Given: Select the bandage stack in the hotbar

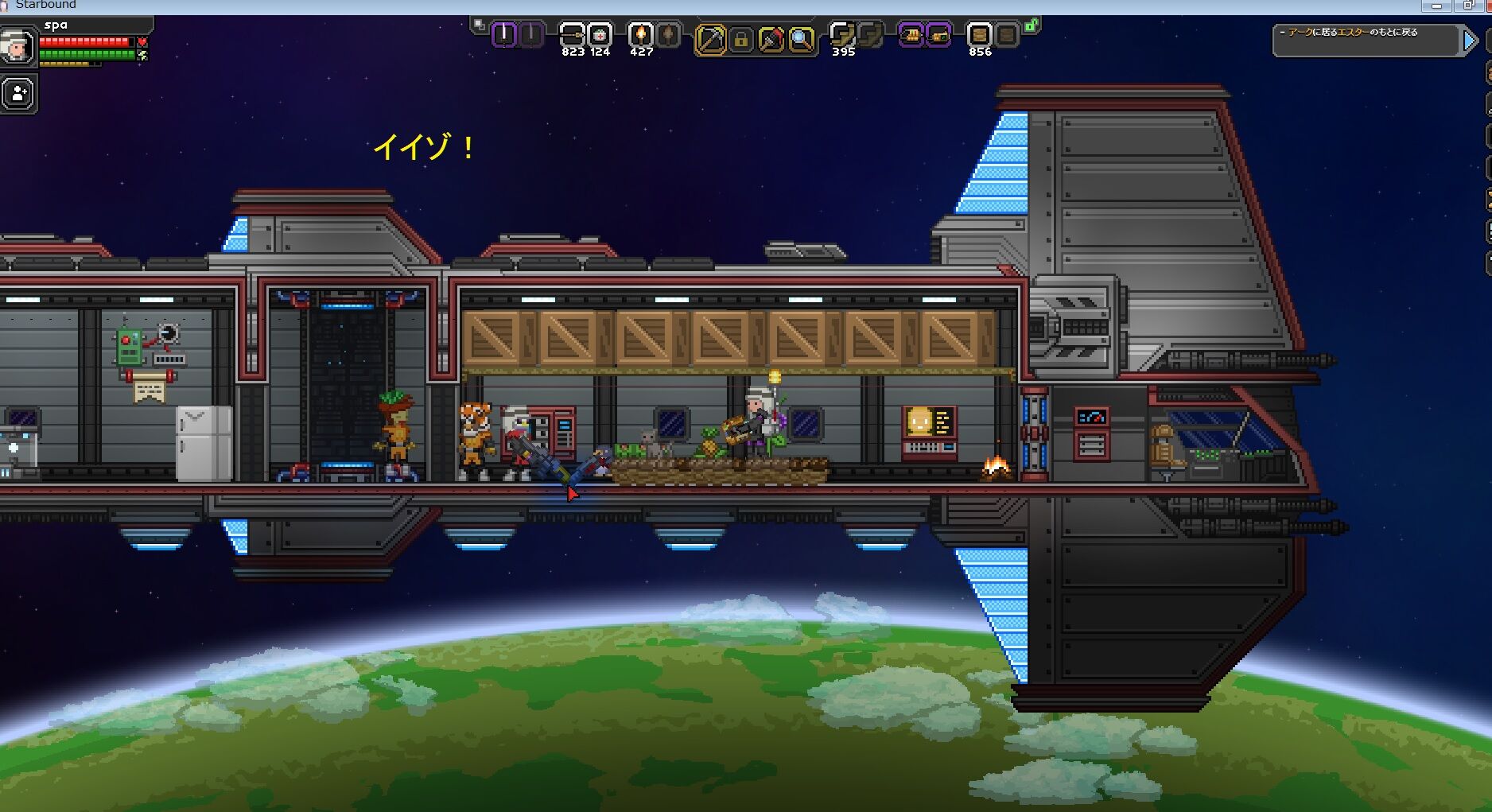Looking at the screenshot, I should coord(573,36).
